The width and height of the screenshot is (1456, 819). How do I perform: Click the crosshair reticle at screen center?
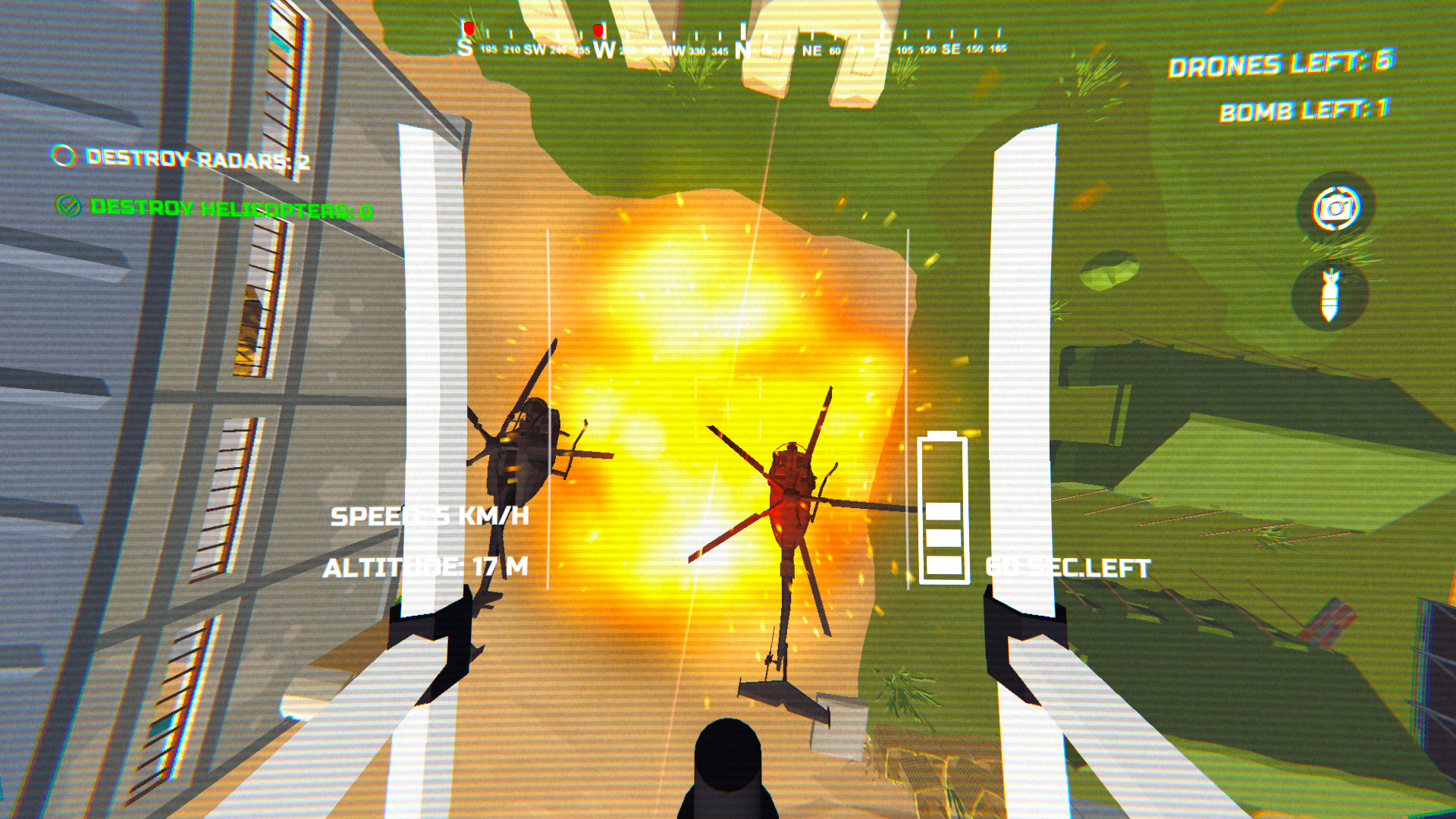coord(726,409)
